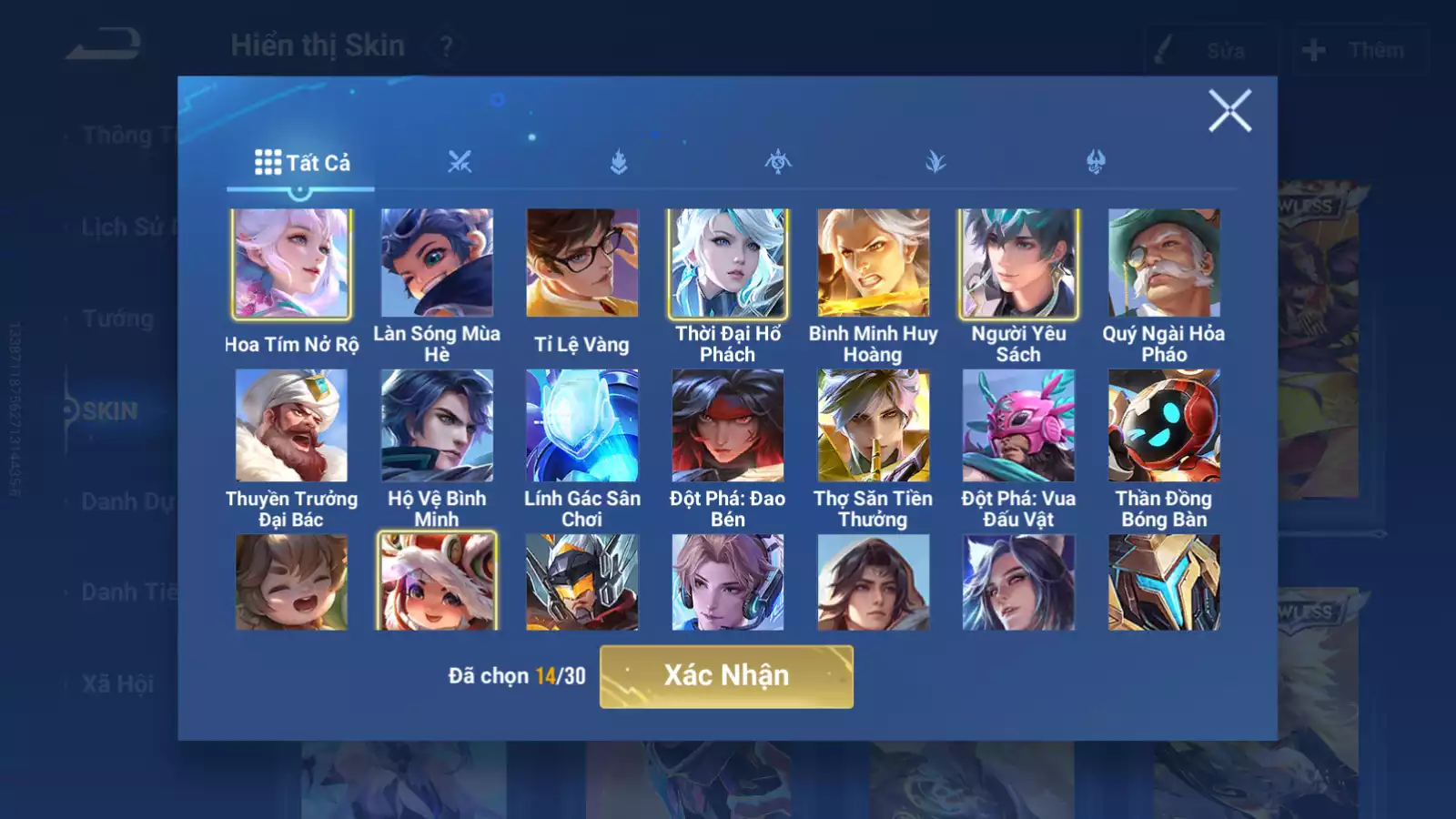The image size is (1456, 819).
Task: Pick the Tỉ Lệ Vàng skin
Action: pos(582,264)
